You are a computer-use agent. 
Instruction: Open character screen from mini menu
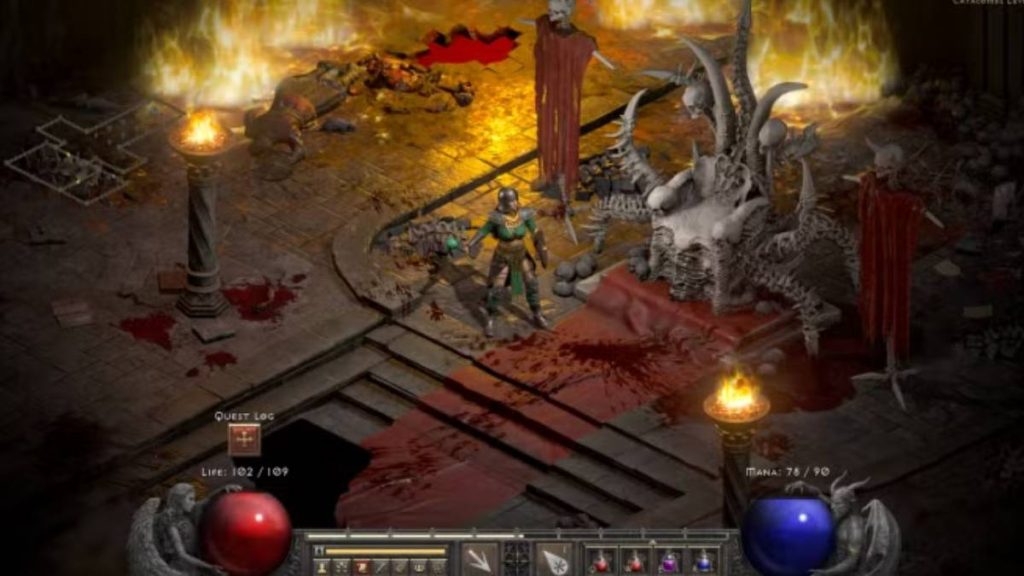click(321, 568)
